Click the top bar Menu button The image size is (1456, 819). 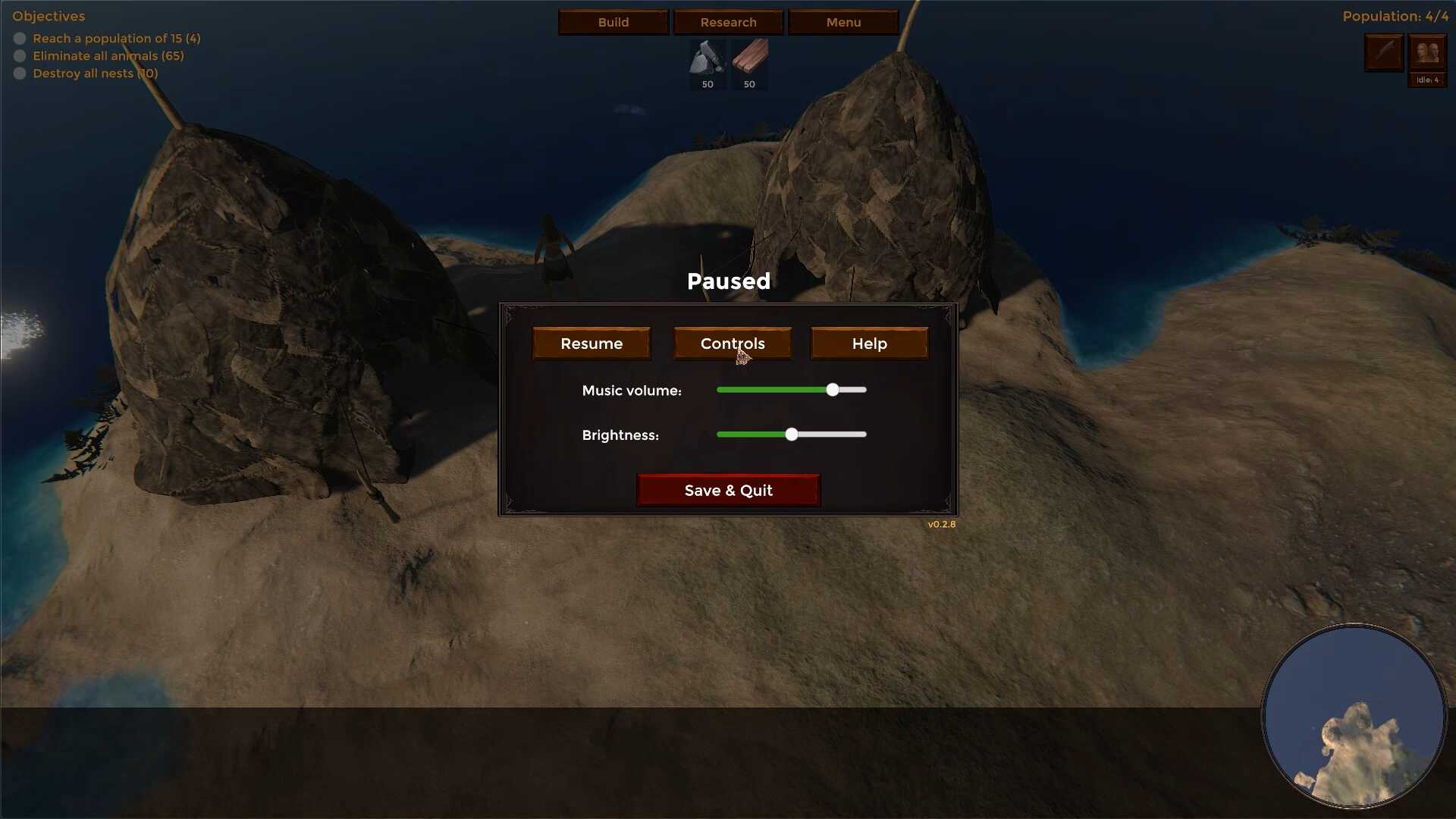click(x=843, y=22)
